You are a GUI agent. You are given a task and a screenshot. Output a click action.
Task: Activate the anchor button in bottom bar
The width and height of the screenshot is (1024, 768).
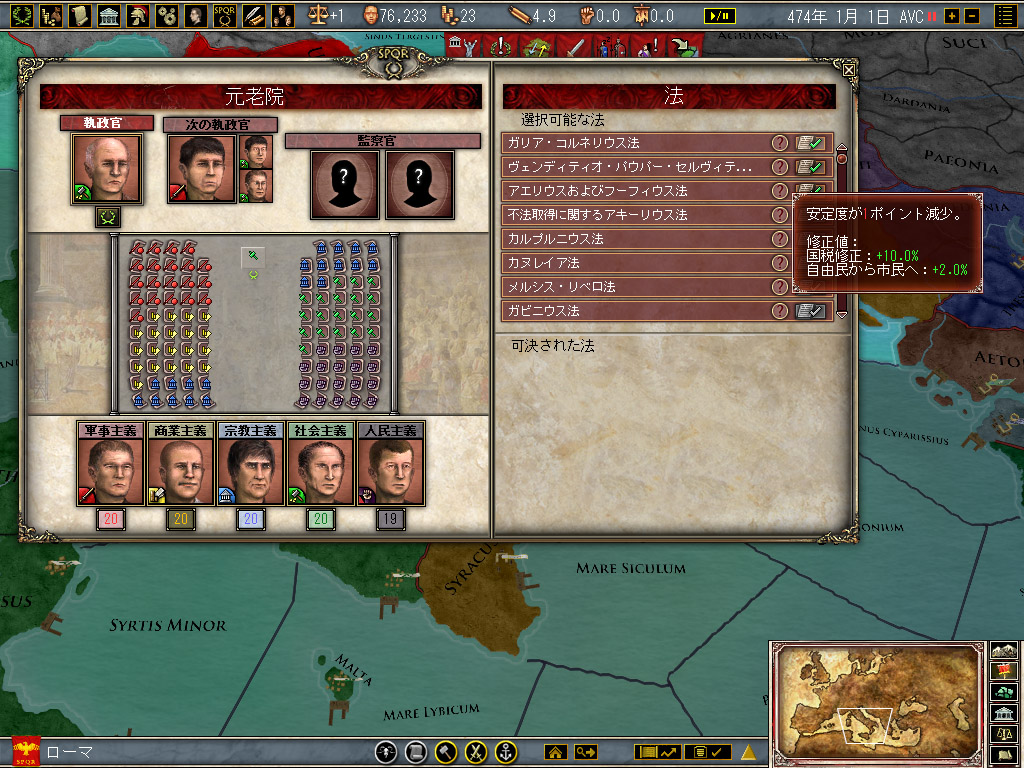click(x=506, y=752)
